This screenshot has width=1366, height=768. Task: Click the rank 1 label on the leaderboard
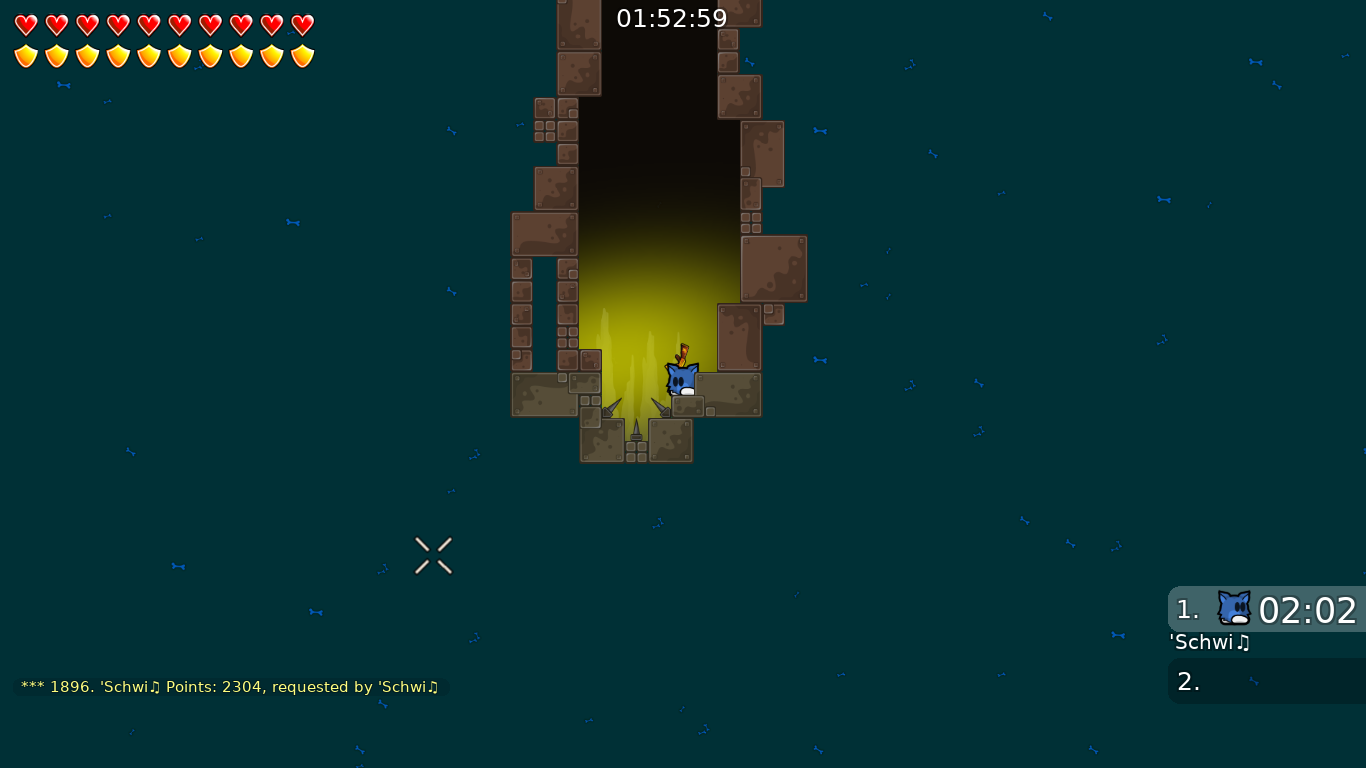point(1185,609)
